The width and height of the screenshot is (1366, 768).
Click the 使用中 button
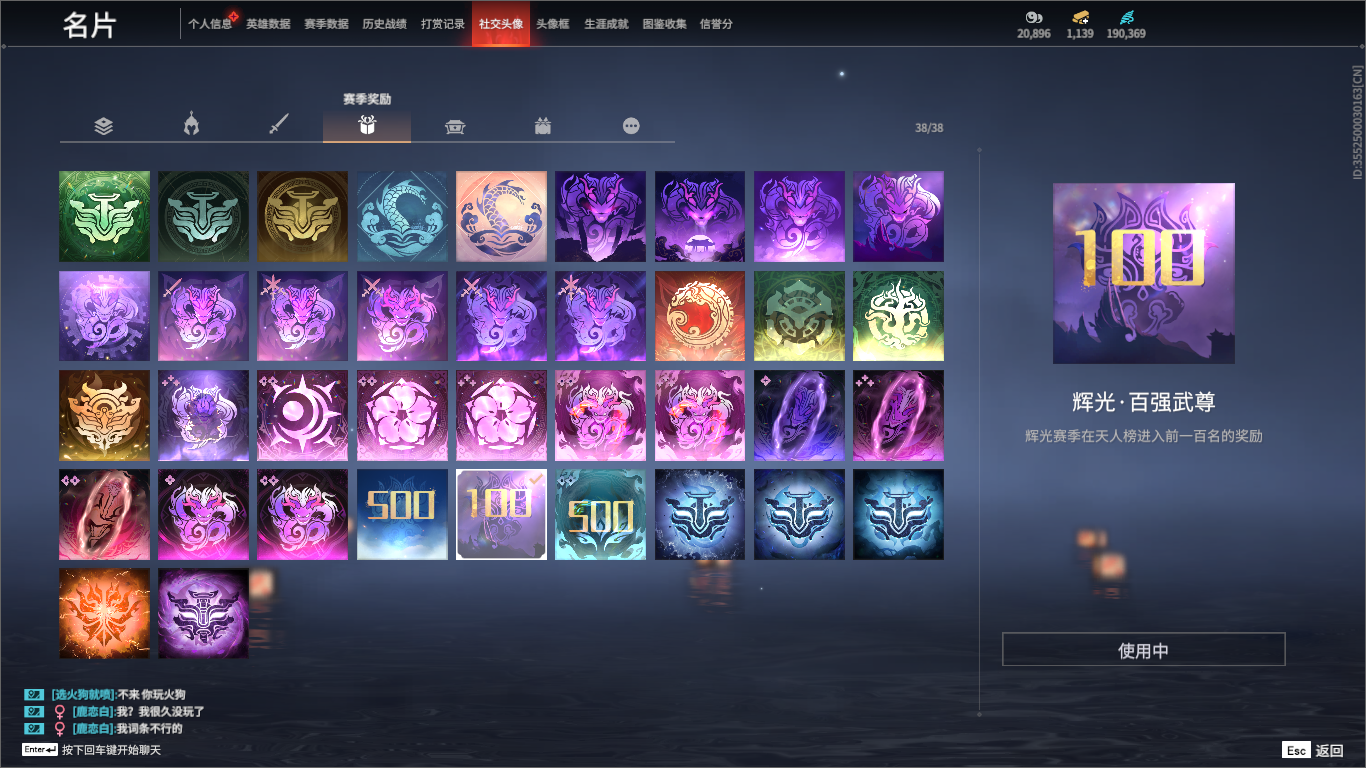pyautogui.click(x=1143, y=650)
